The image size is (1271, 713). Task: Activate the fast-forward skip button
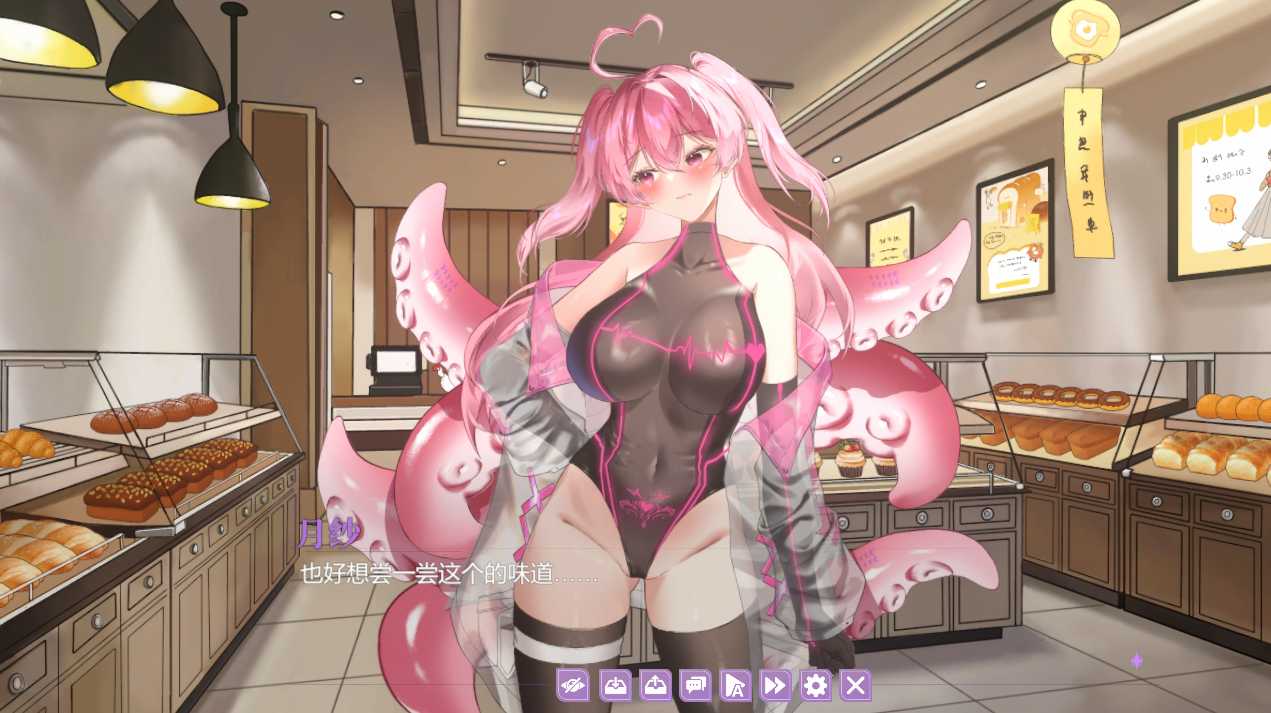click(x=775, y=685)
